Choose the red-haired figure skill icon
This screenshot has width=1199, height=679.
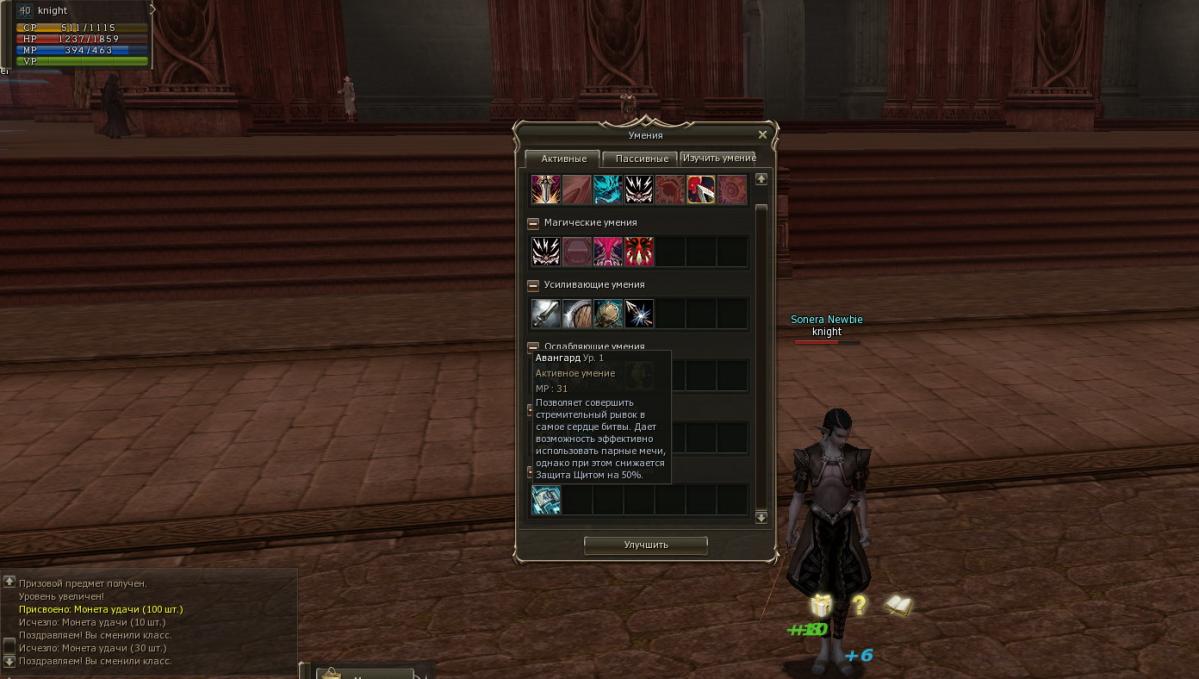click(x=700, y=189)
